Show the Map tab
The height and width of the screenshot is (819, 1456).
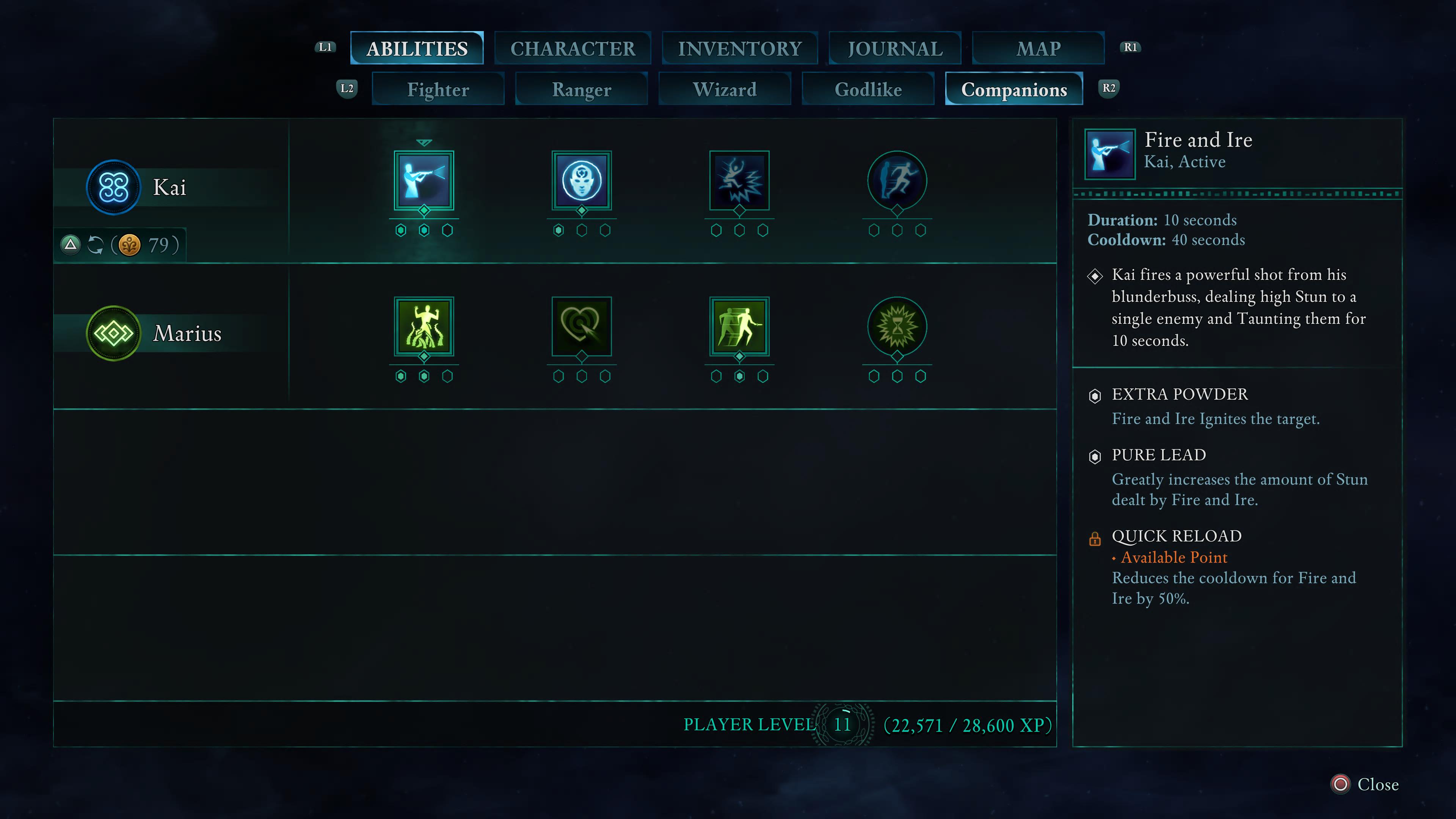[x=1038, y=49]
